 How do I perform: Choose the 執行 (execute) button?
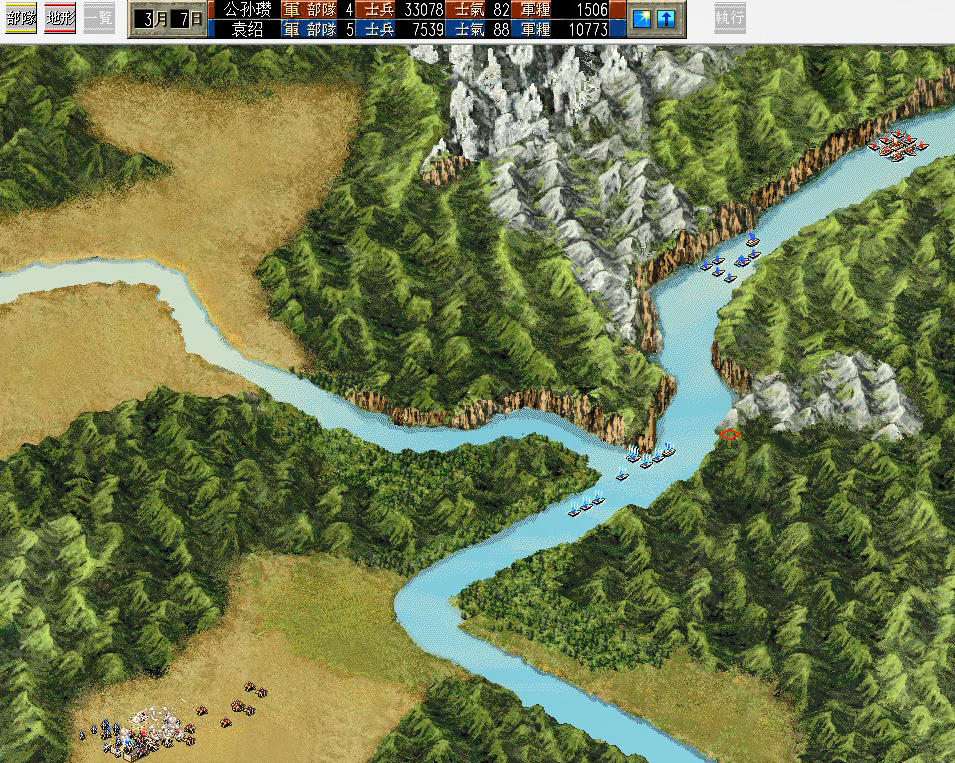[730, 18]
